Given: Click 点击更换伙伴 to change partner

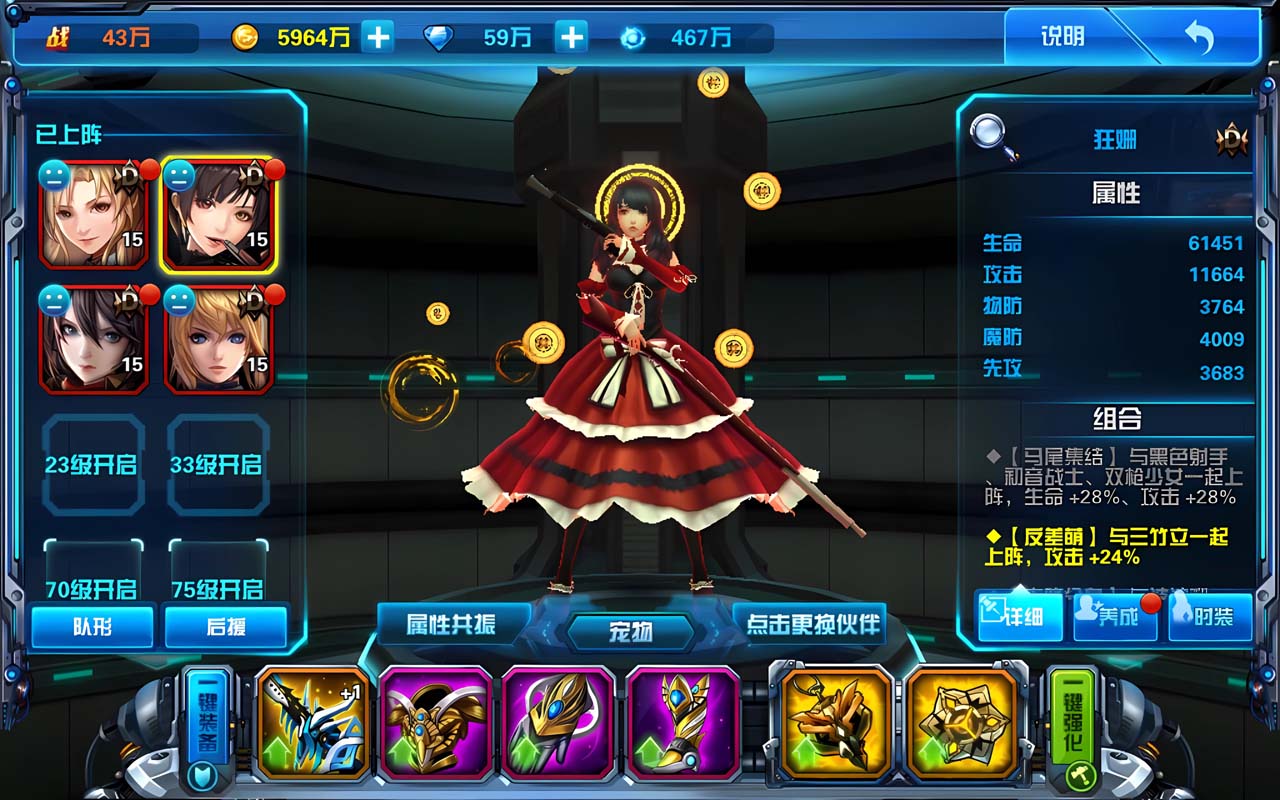Looking at the screenshot, I should 813,624.
